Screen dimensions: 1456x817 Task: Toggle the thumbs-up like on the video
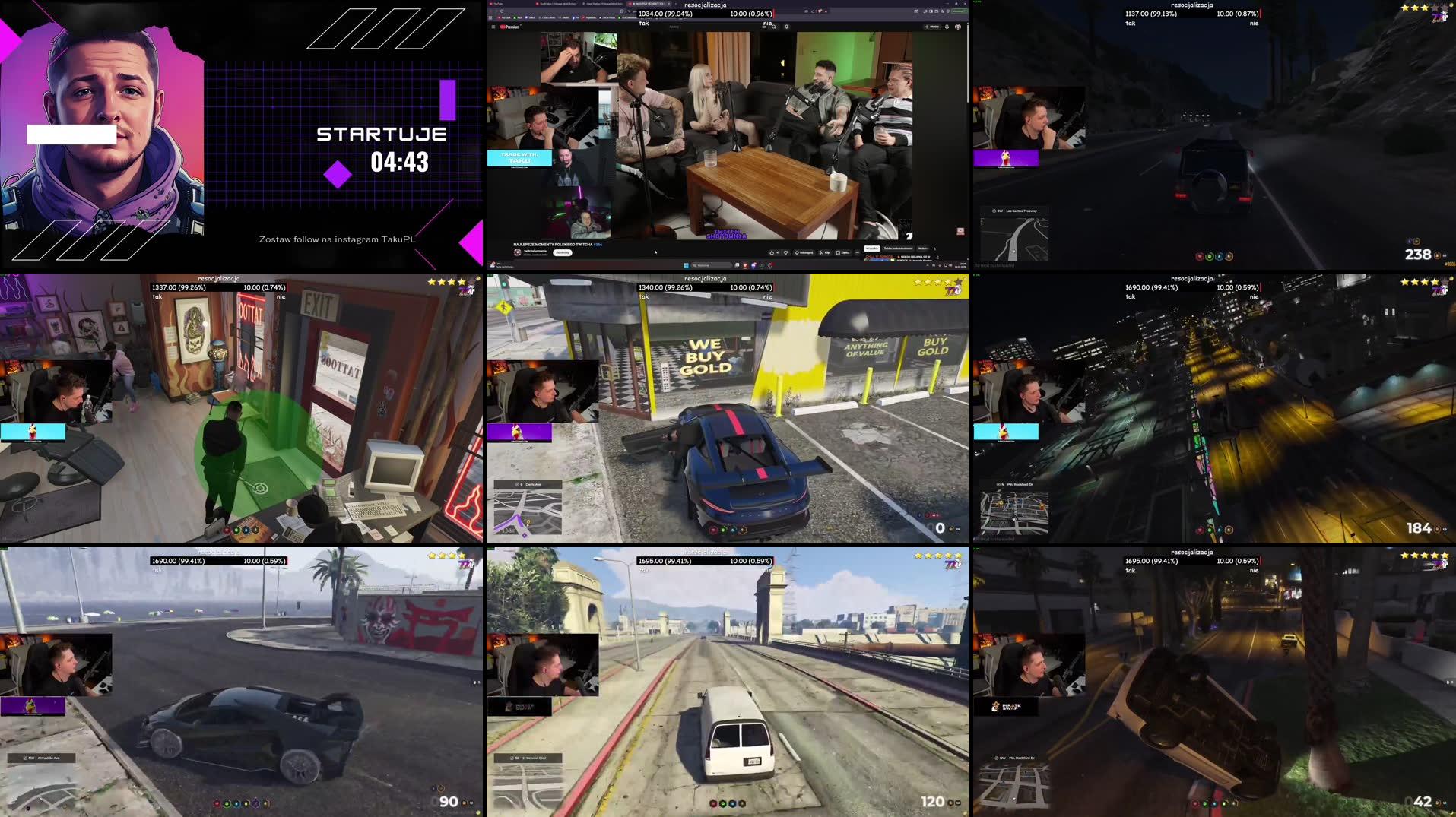(x=772, y=252)
